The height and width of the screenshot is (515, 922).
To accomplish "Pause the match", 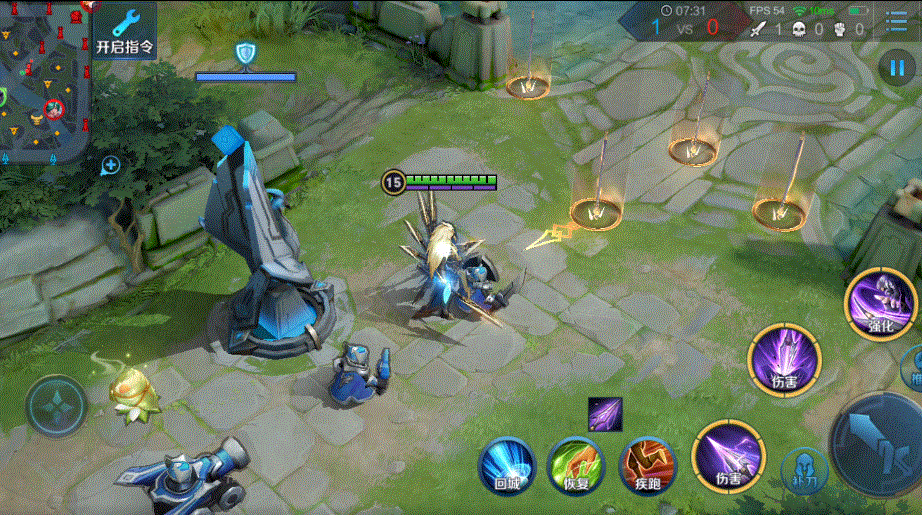I will pyautogui.click(x=893, y=67).
